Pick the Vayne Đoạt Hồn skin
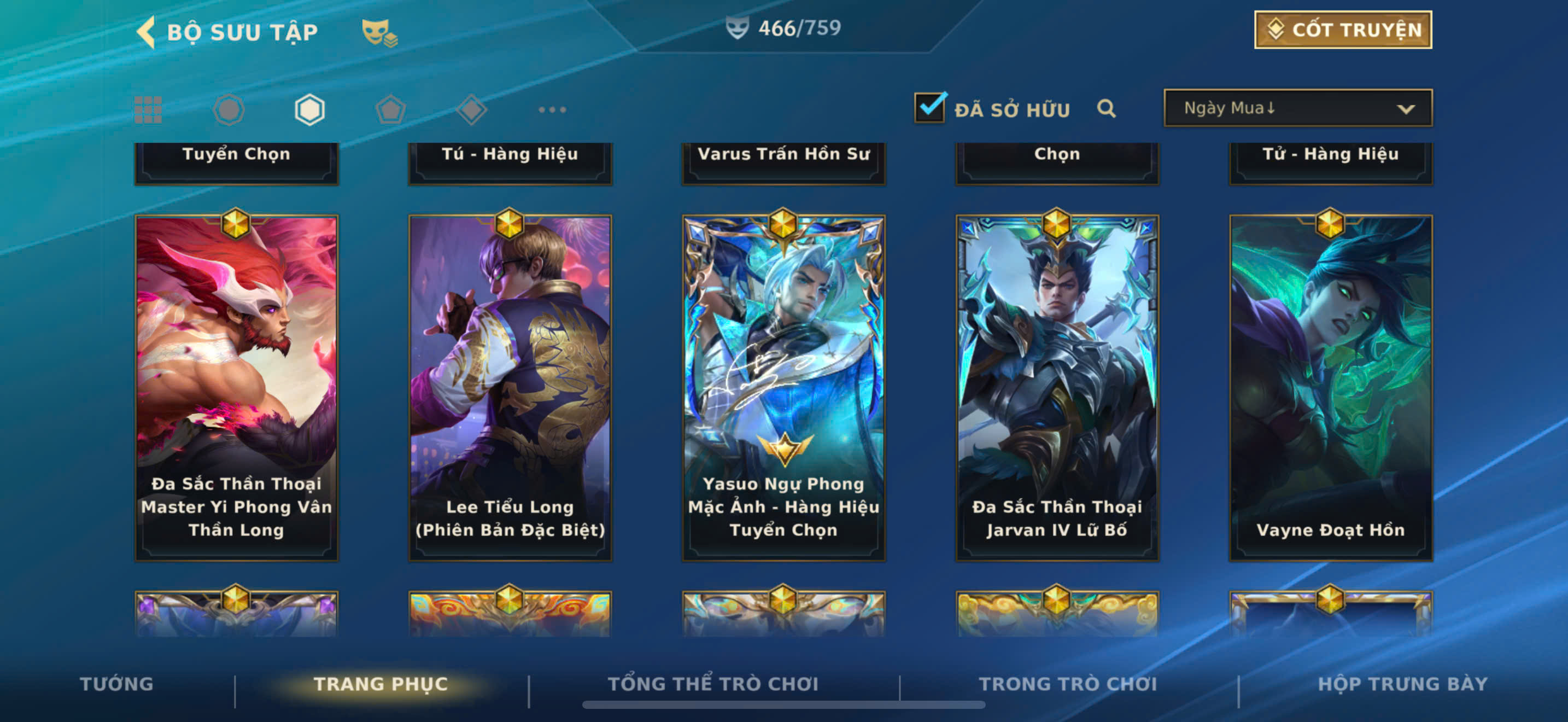This screenshot has height=722, width=1568. 1331,387
